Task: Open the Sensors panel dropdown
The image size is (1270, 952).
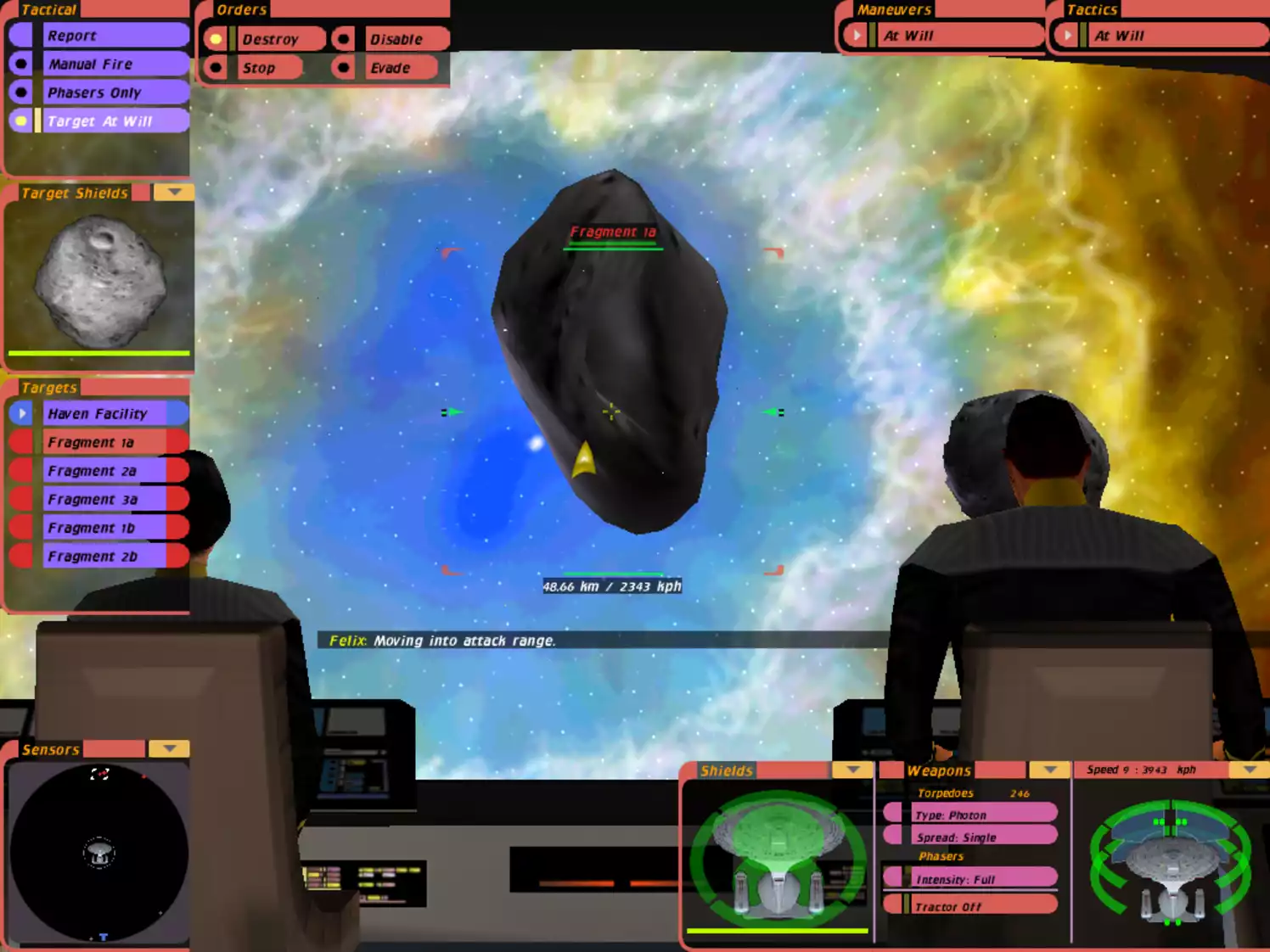Action: pos(169,748)
